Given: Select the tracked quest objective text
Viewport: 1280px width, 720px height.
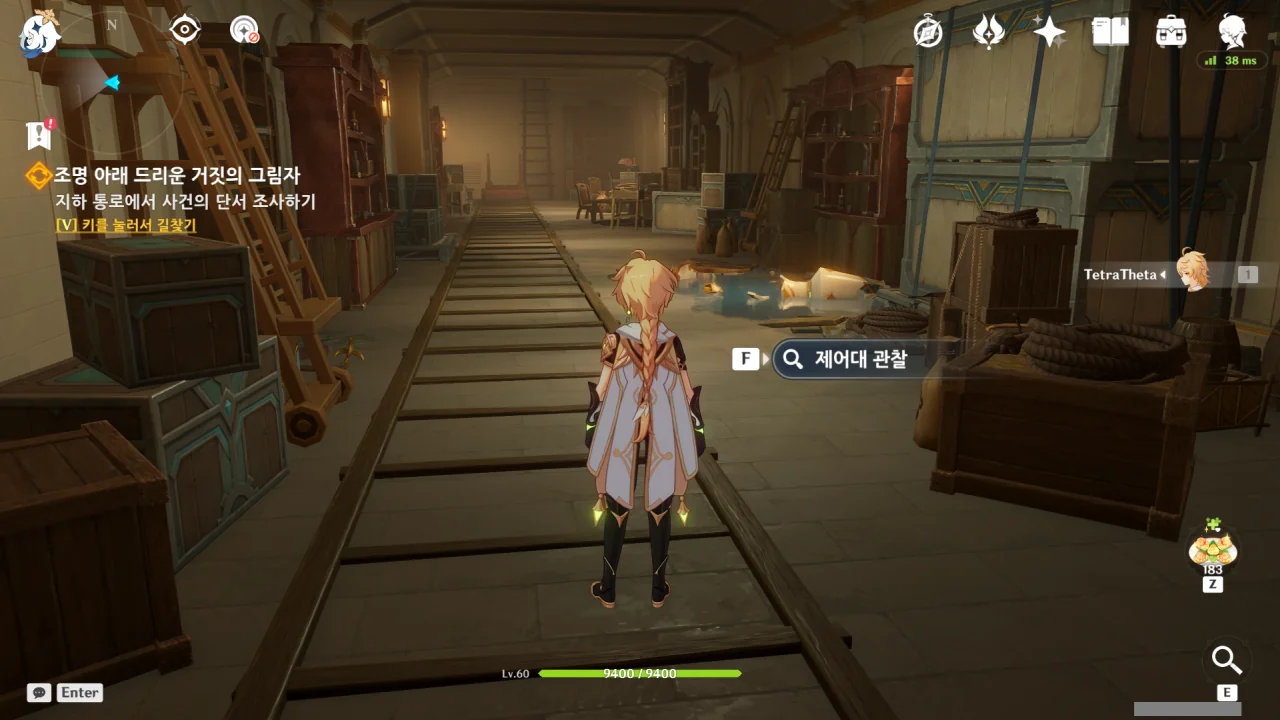Looking at the screenshot, I should (185, 201).
